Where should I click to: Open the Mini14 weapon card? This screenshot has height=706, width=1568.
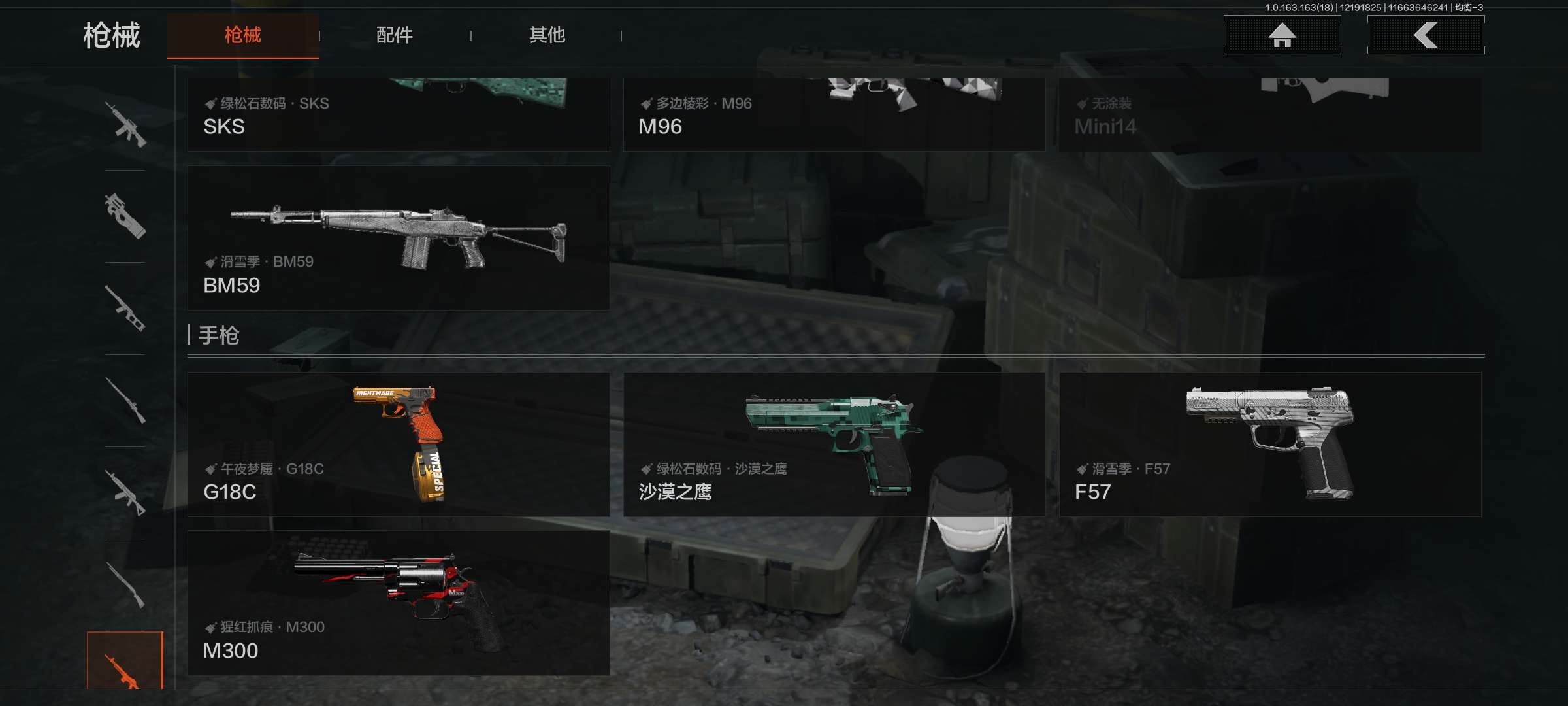[x=1269, y=115]
